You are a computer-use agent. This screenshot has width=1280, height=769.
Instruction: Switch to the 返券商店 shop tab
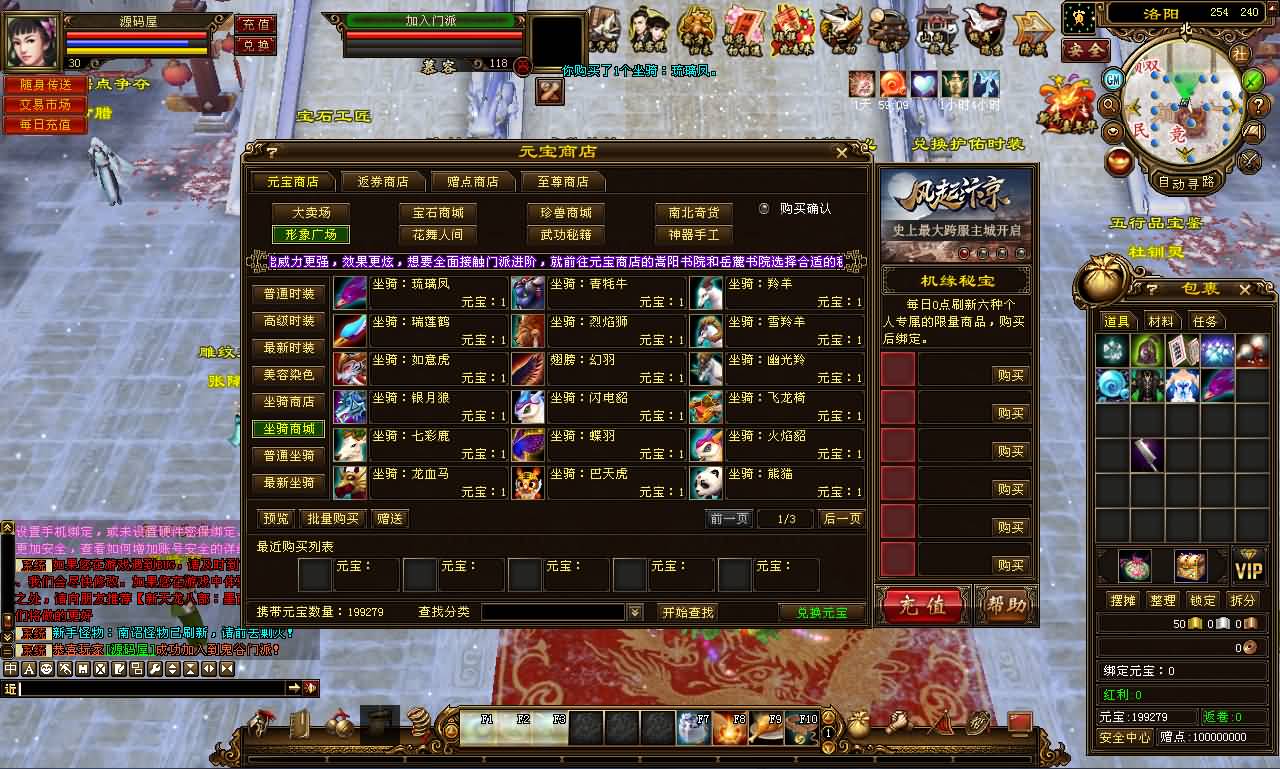pyautogui.click(x=381, y=181)
